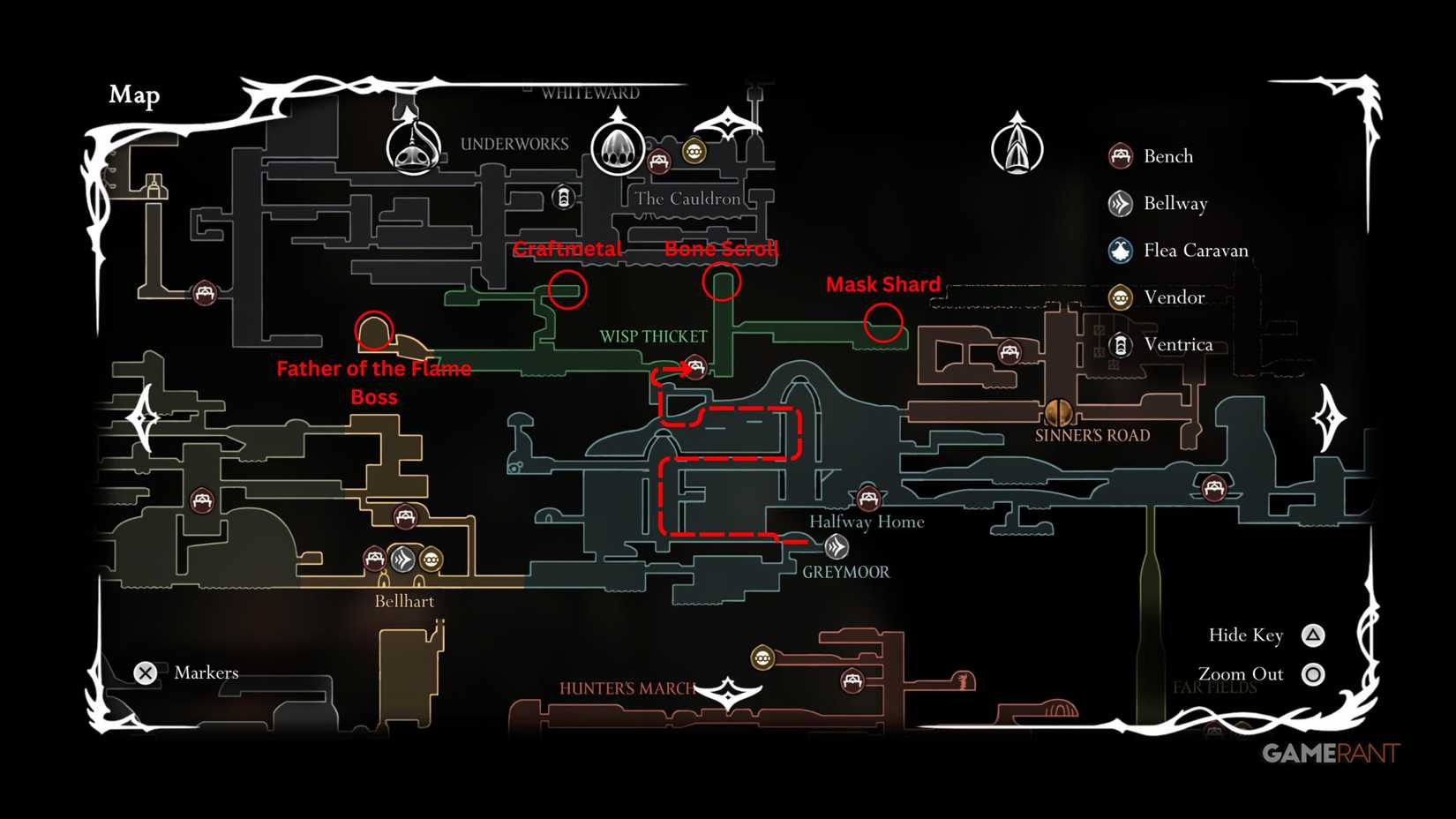Image resolution: width=1456 pixels, height=819 pixels.
Task: Click the compass rose above the legend
Action: (x=1019, y=144)
